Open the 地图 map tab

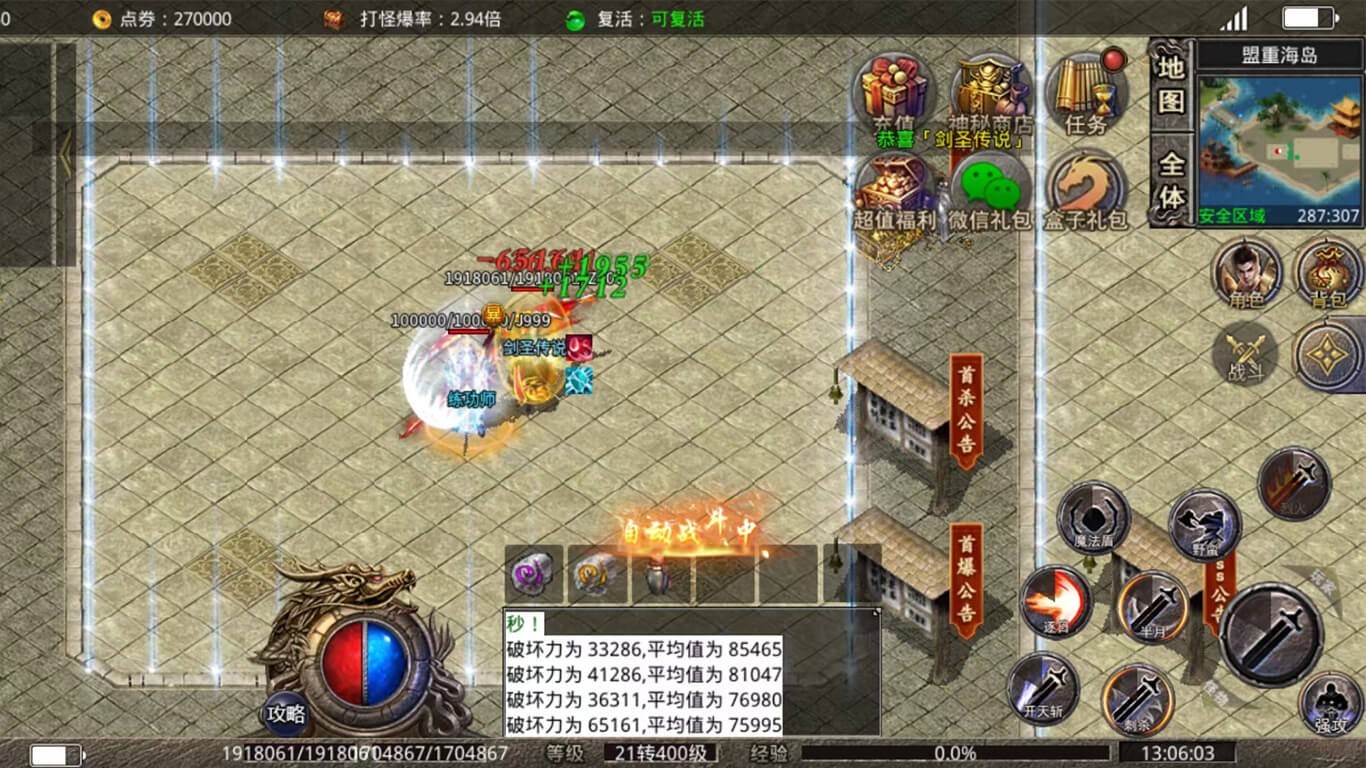tap(1171, 84)
